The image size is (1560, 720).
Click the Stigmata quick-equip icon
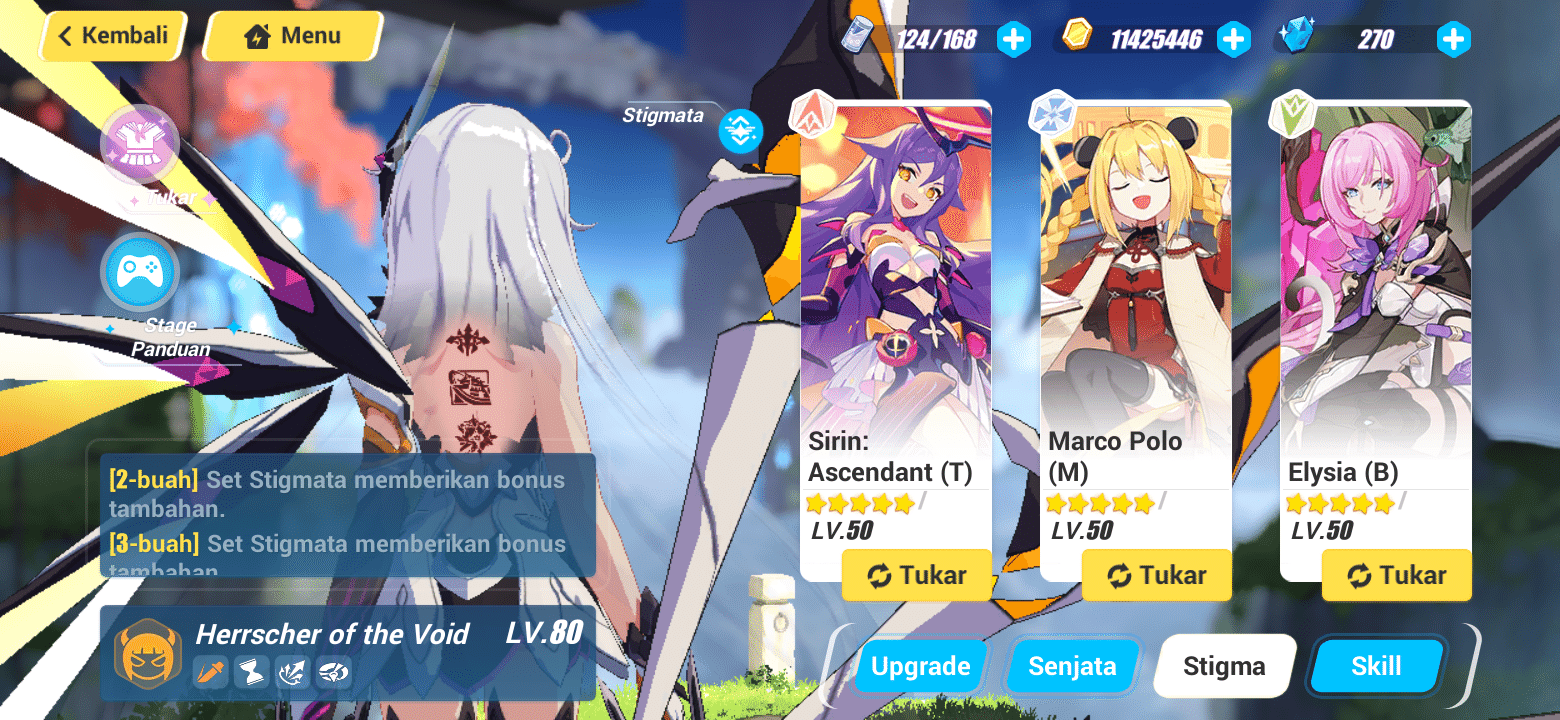[x=741, y=131]
